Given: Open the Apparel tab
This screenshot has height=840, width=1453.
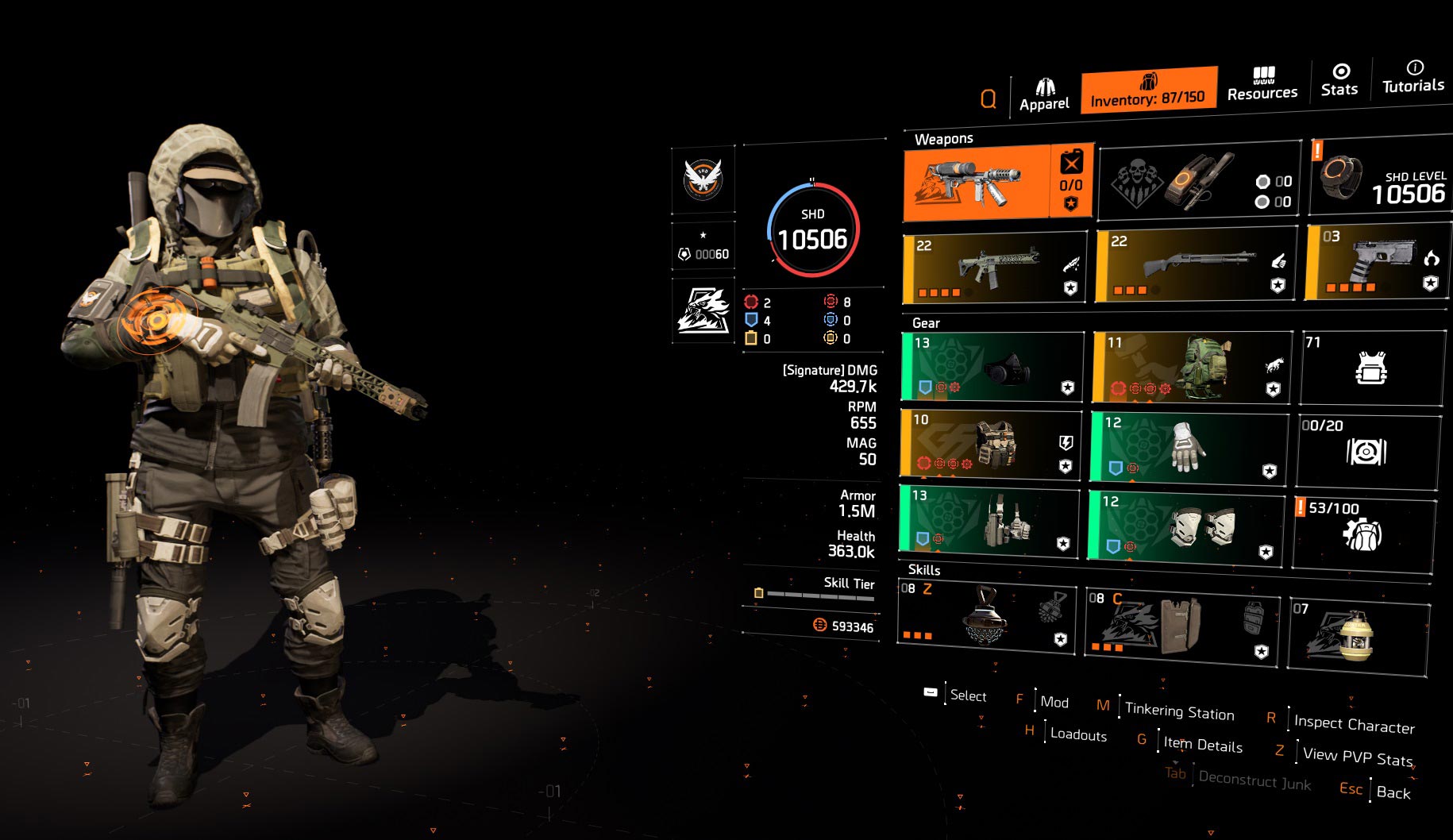Looking at the screenshot, I should click(x=1044, y=95).
